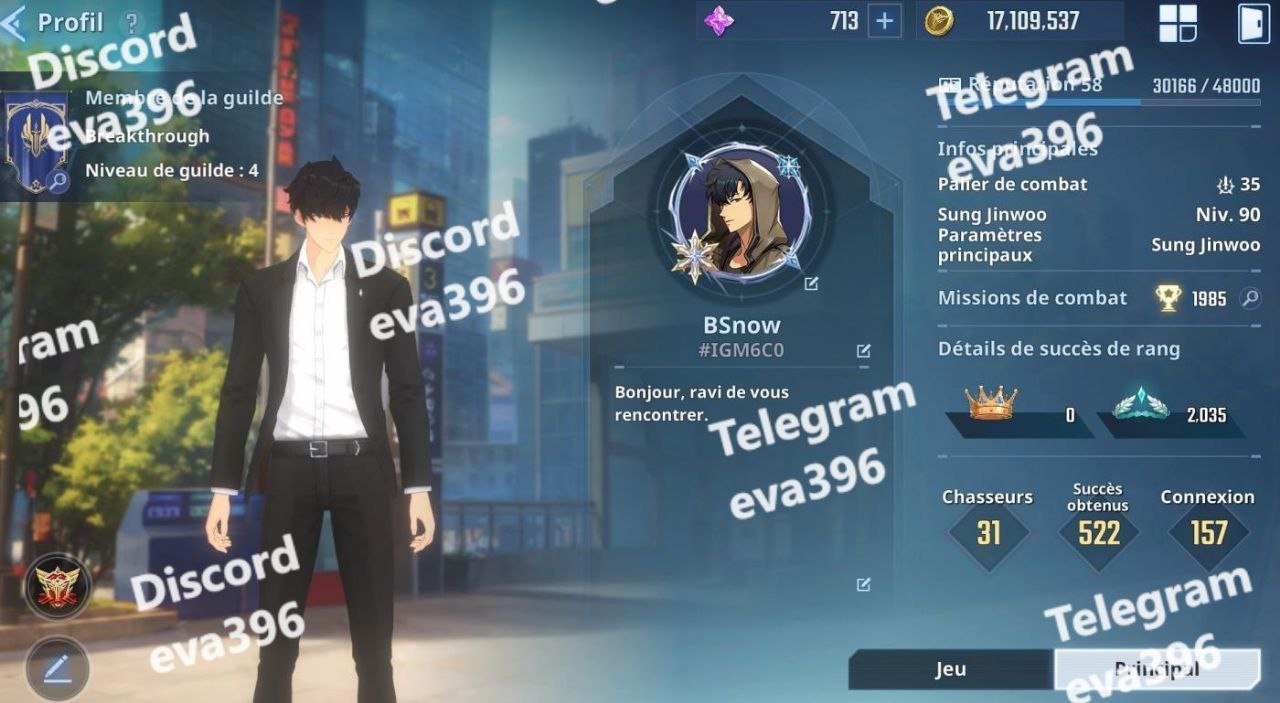Open the help question mark icon
1280x703 pixels.
pos(131,22)
